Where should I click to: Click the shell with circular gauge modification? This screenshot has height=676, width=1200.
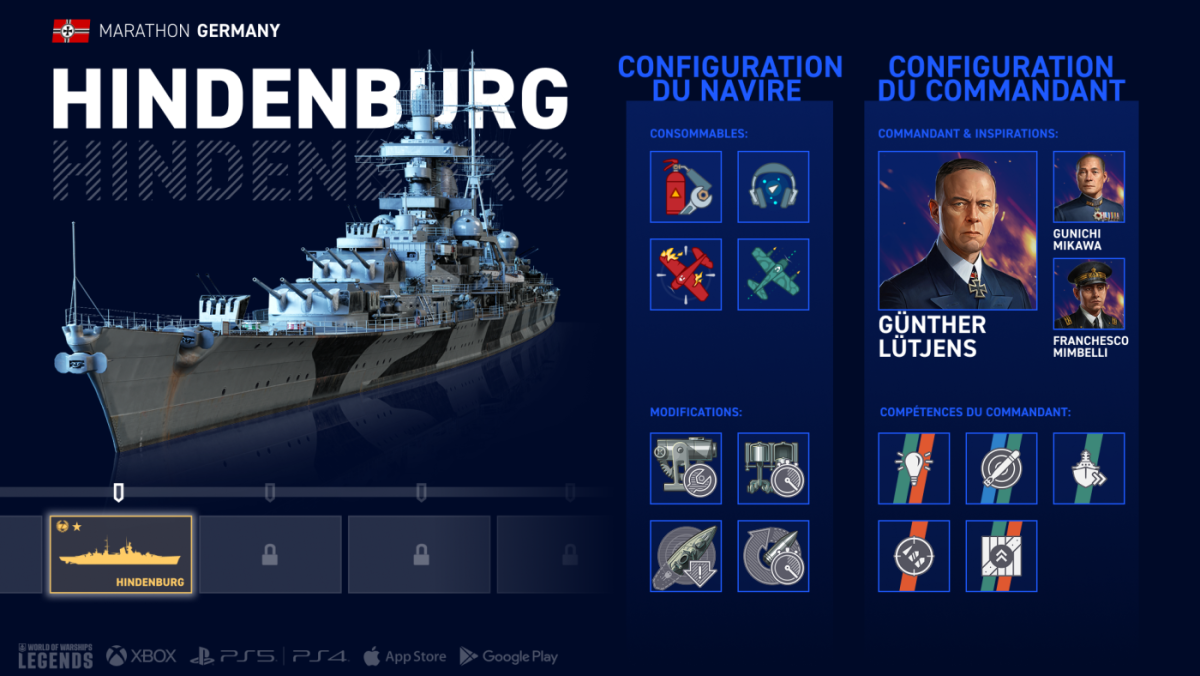[773, 555]
